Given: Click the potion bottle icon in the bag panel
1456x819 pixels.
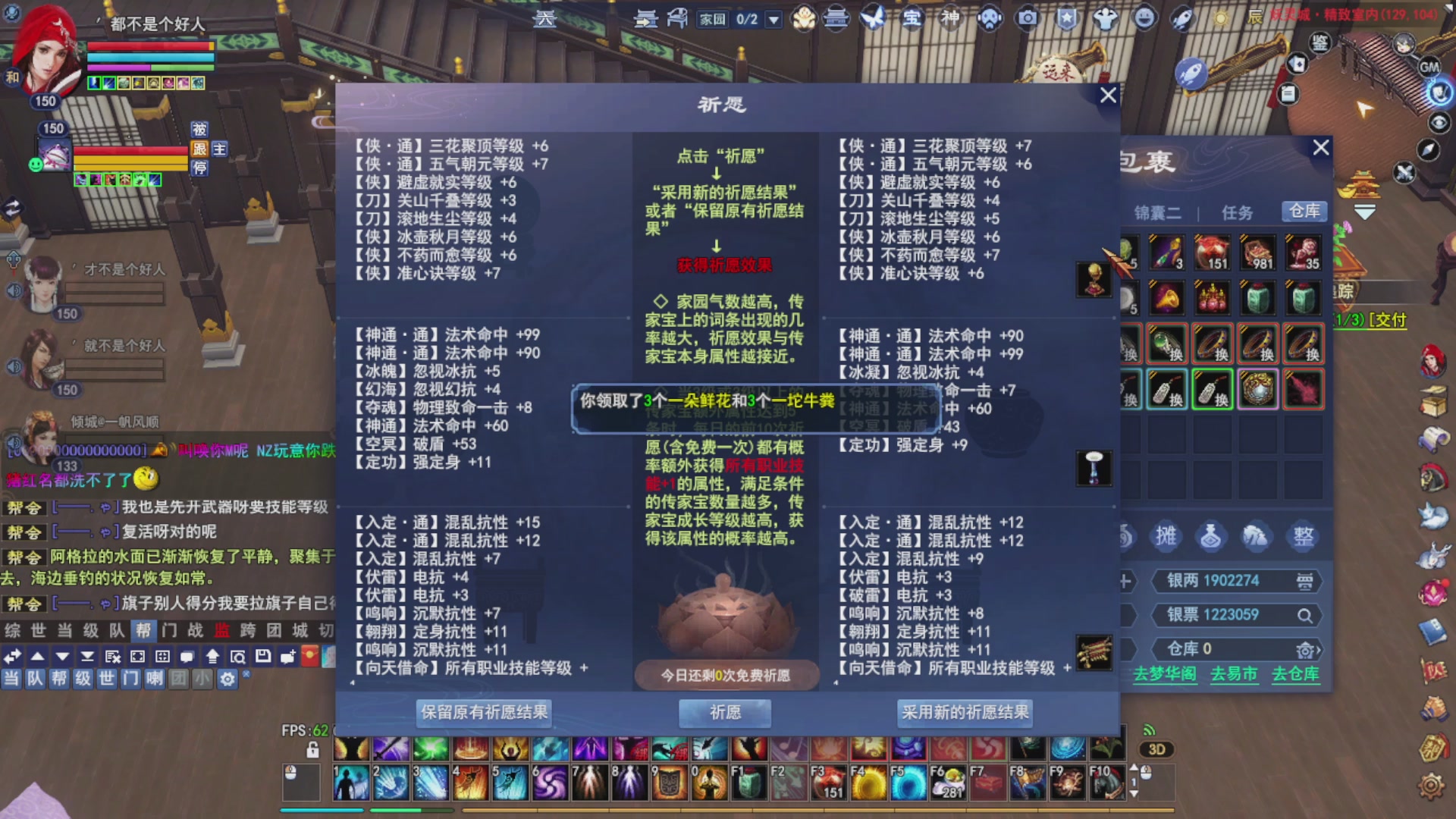Looking at the screenshot, I should coord(1211,536).
